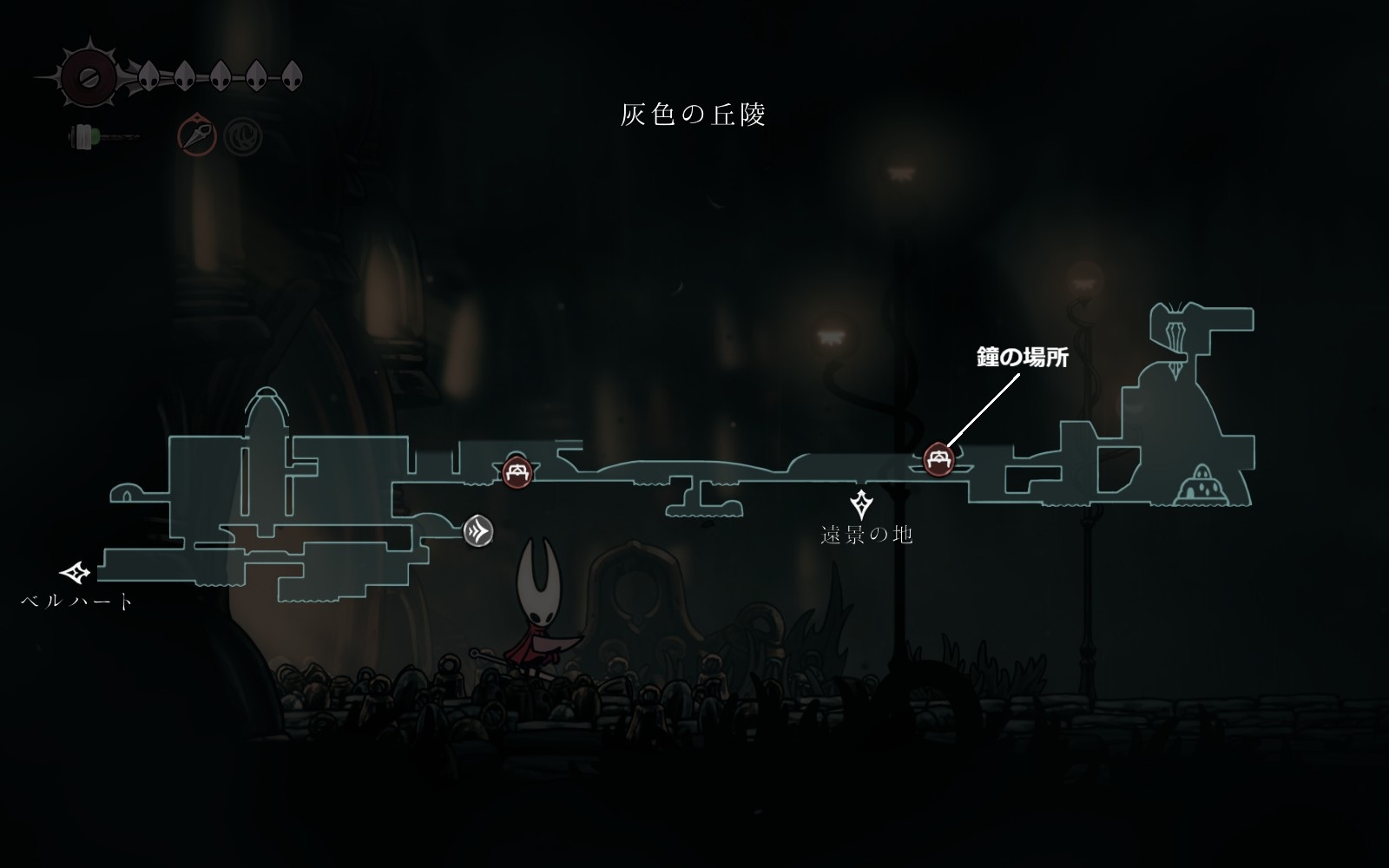Click the ベルハート exit marker
This screenshot has height=868, width=1389.
point(76,573)
